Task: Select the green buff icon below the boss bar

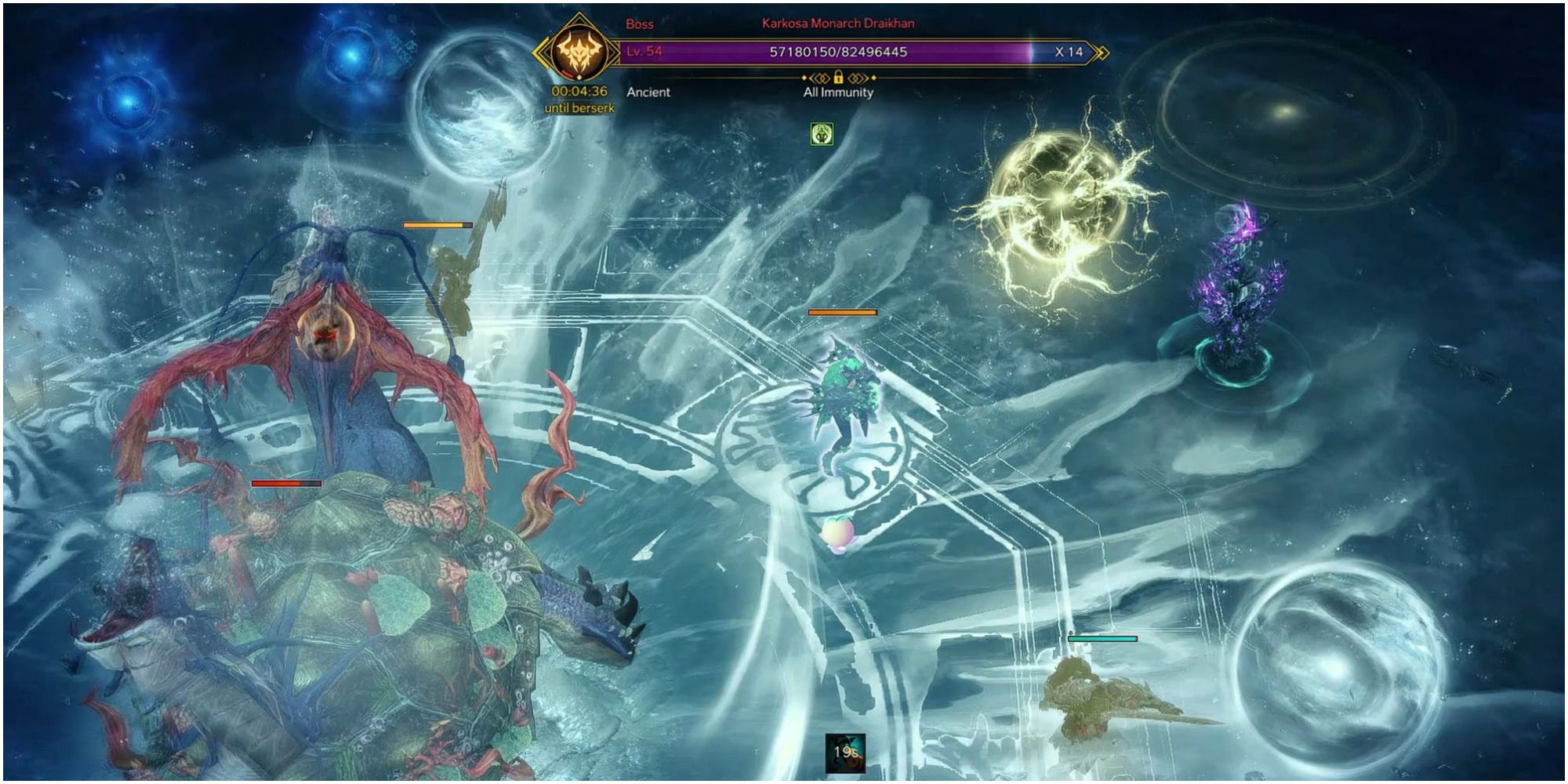Action: click(821, 132)
